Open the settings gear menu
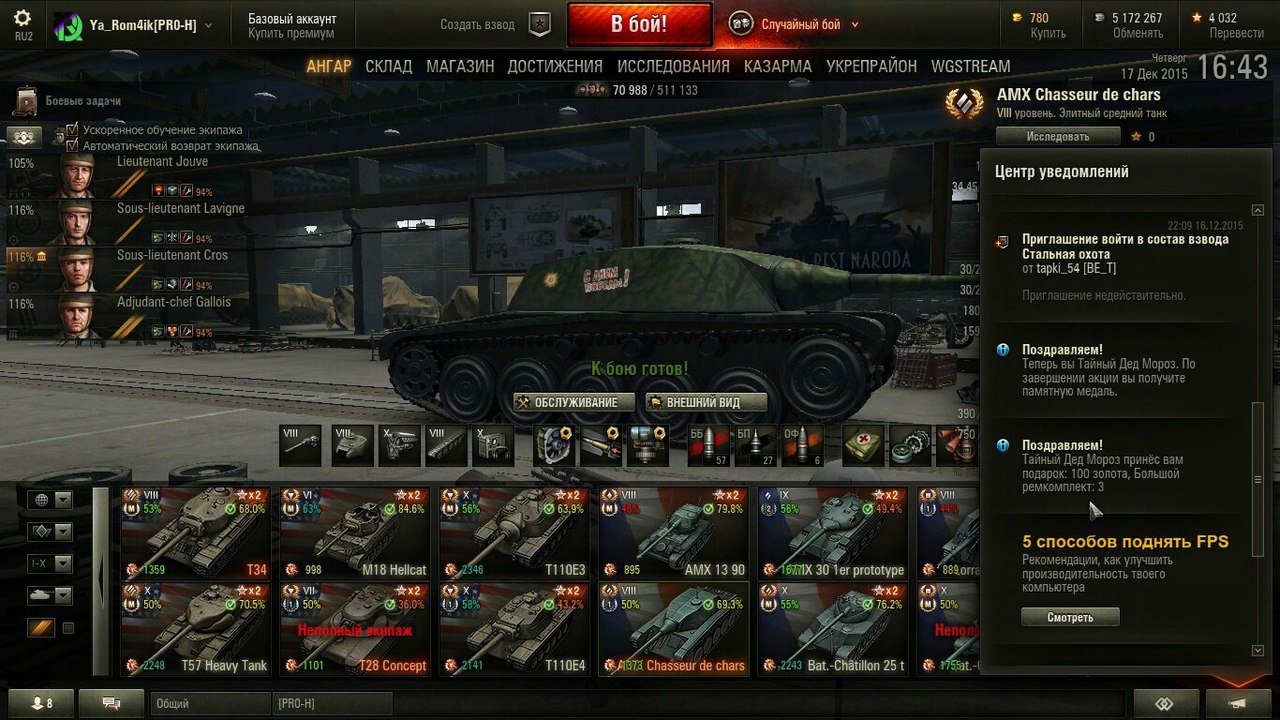The width and height of the screenshot is (1280, 720). click(x=22, y=19)
